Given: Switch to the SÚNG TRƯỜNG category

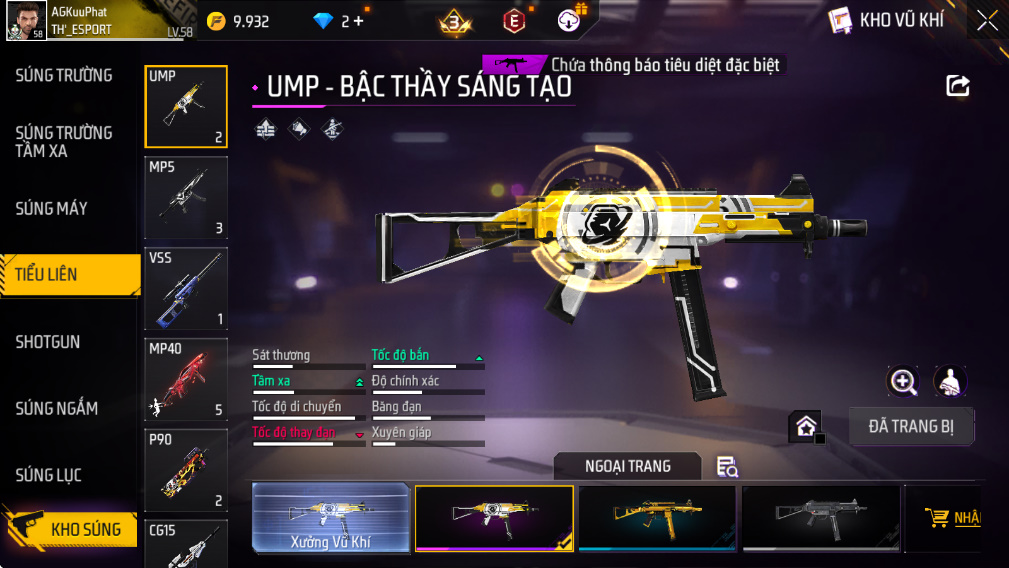Looking at the screenshot, I should (64, 76).
